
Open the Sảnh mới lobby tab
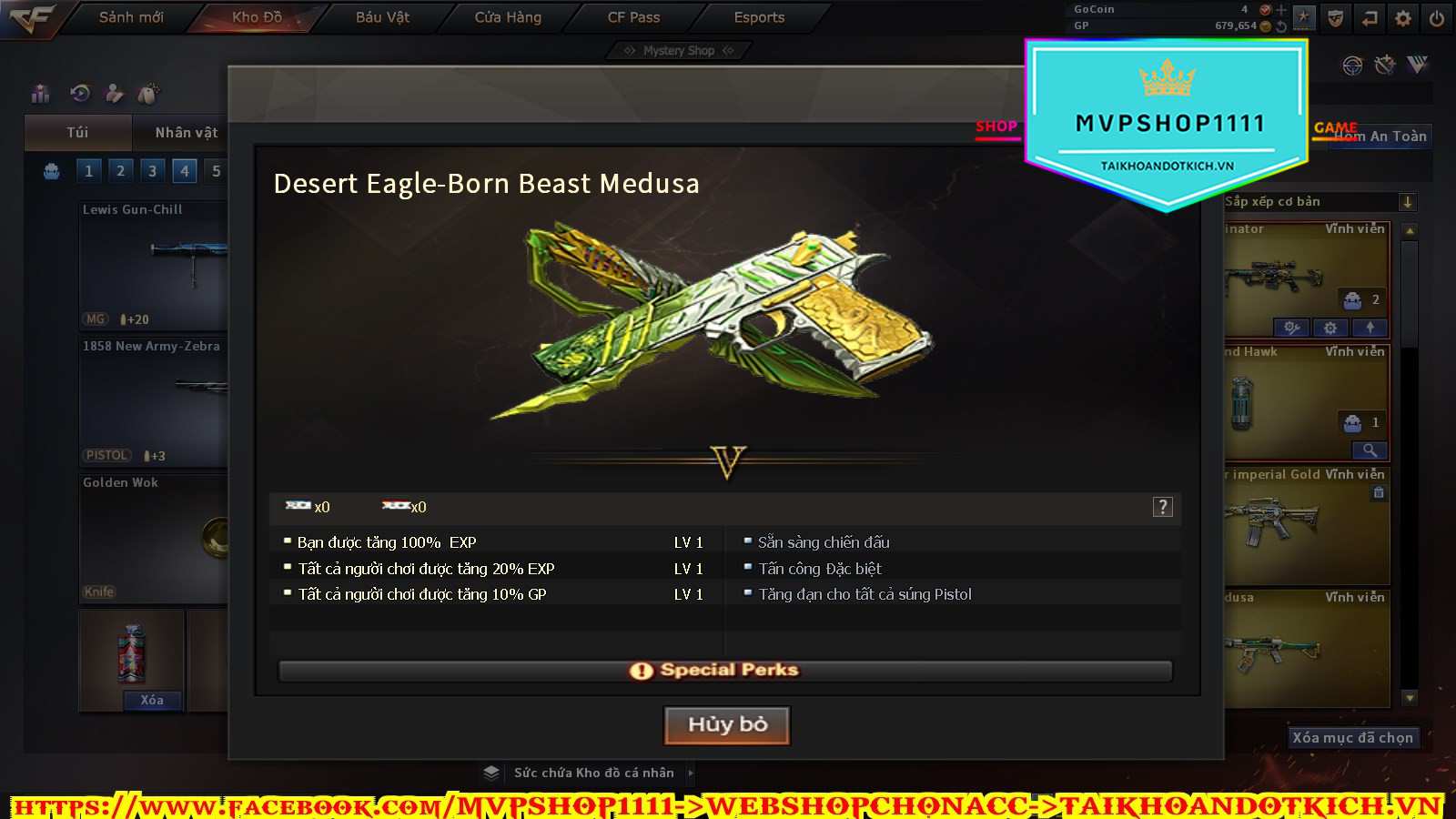(x=131, y=17)
